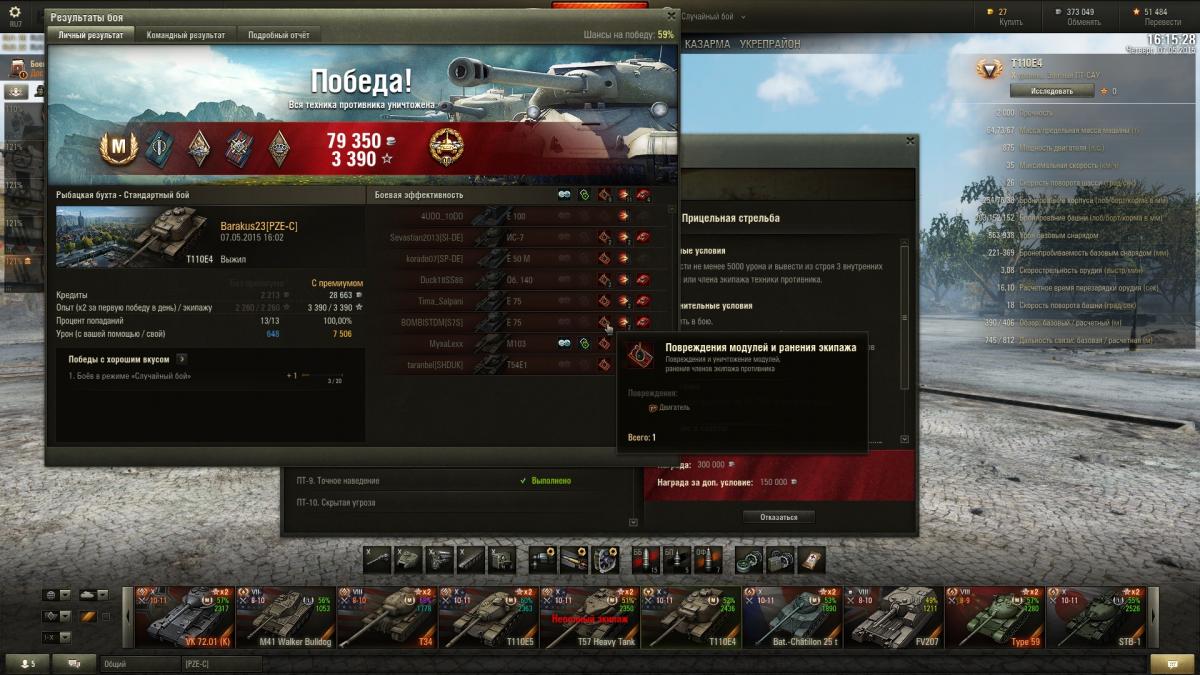
Task: Select the T57 Heavy Tank
Action: (589, 617)
